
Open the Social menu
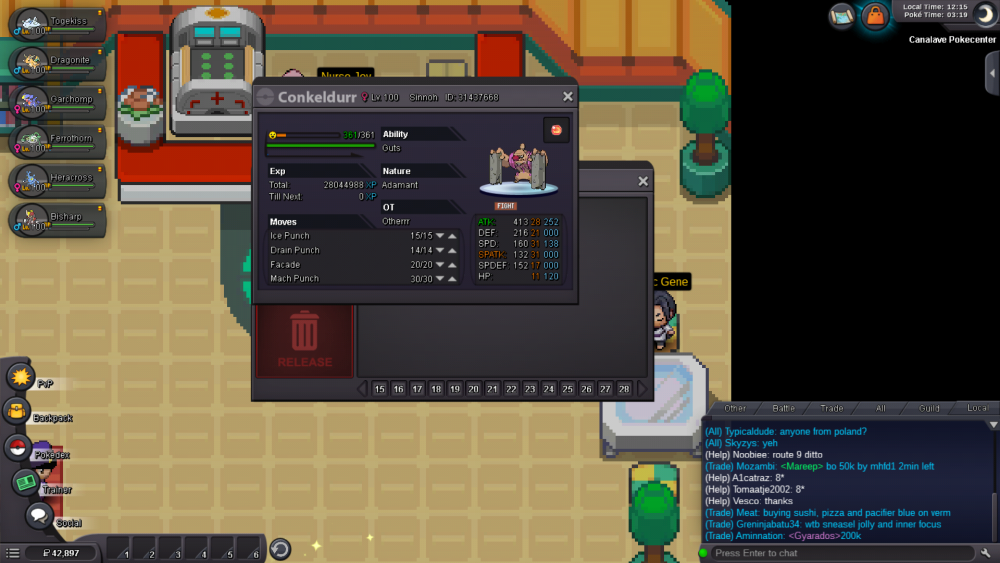click(x=39, y=516)
